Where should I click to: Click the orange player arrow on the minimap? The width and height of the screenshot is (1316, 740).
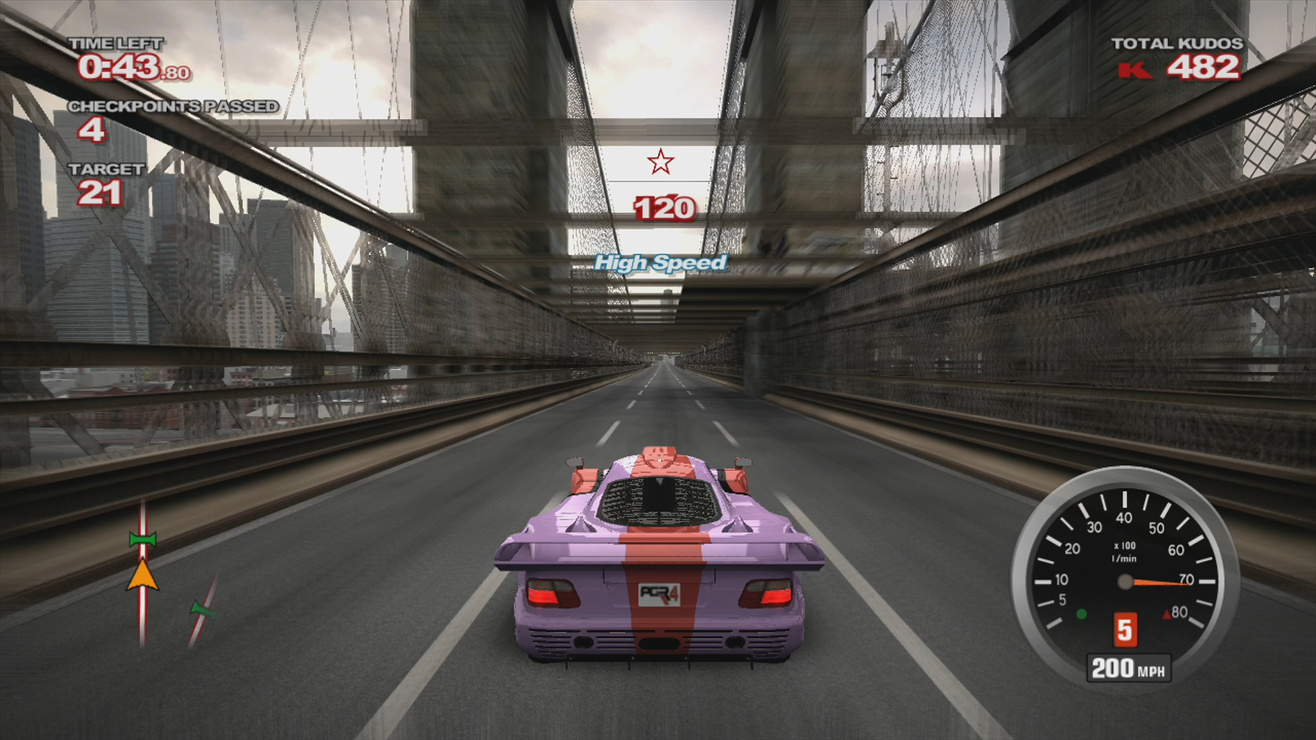coord(143,574)
